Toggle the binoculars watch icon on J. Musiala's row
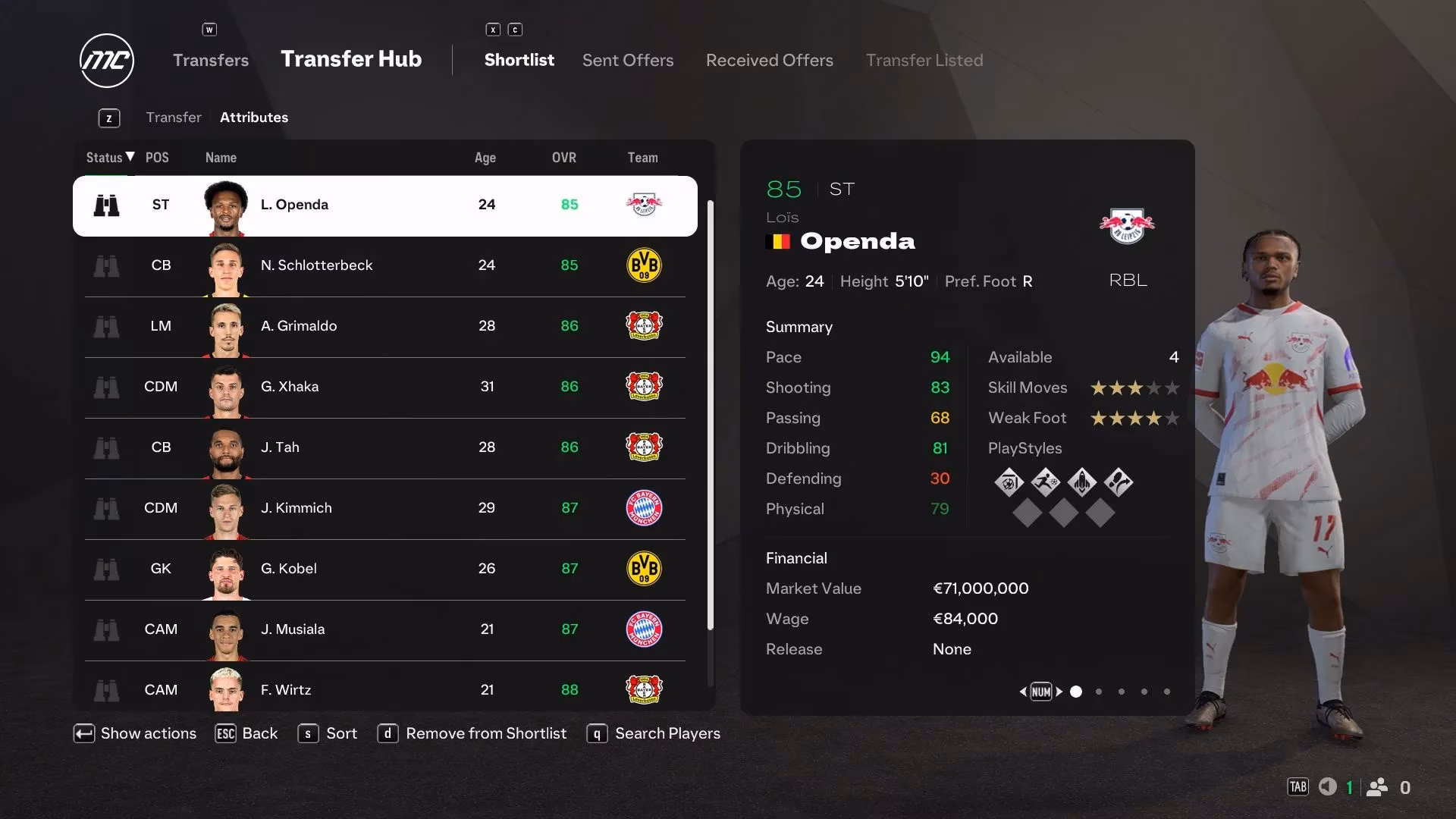This screenshot has height=819, width=1456. click(107, 629)
